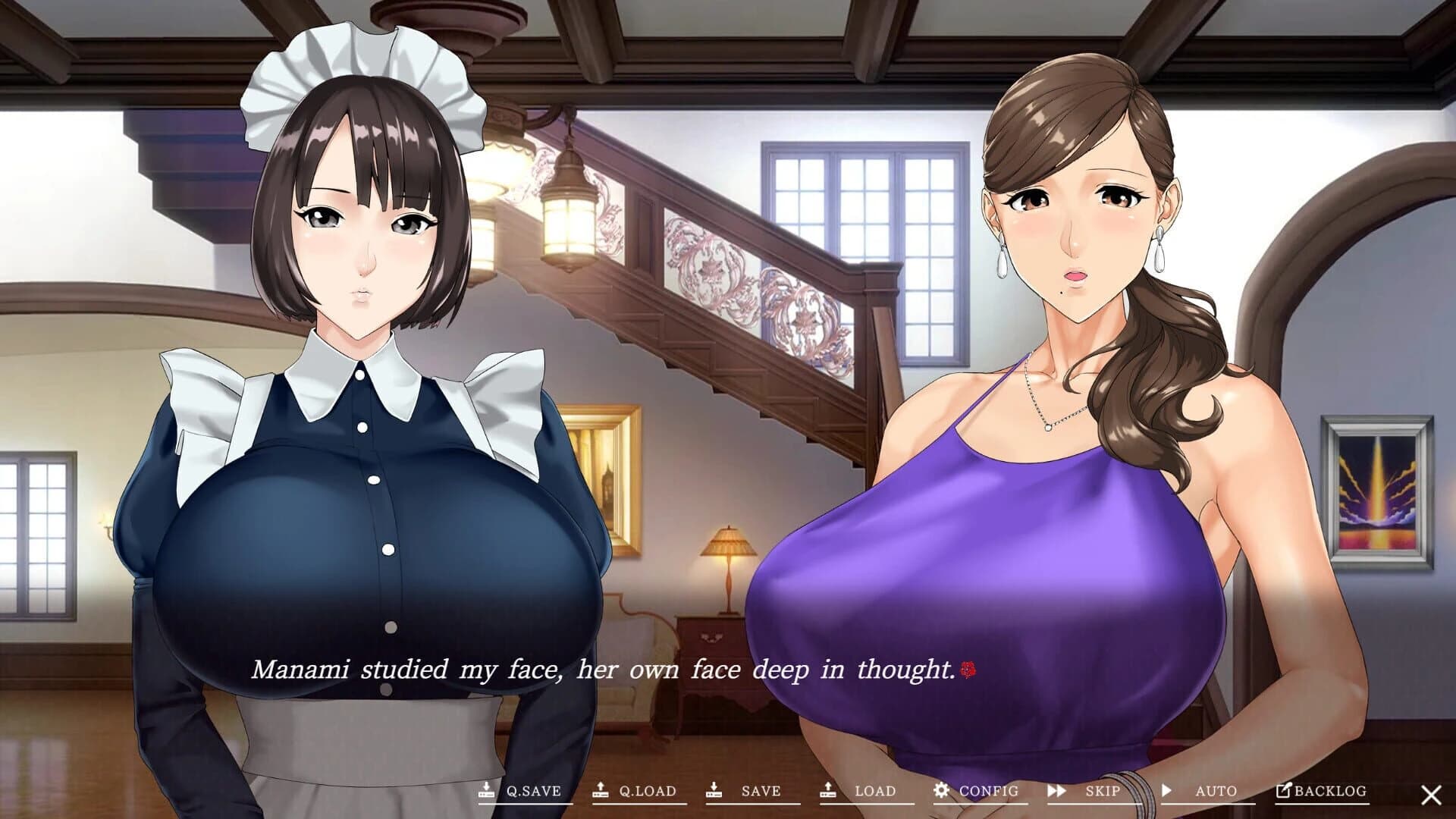Click the play triangle icon beside AUTO
Screen dimensions: 1456x819
coord(1167,790)
